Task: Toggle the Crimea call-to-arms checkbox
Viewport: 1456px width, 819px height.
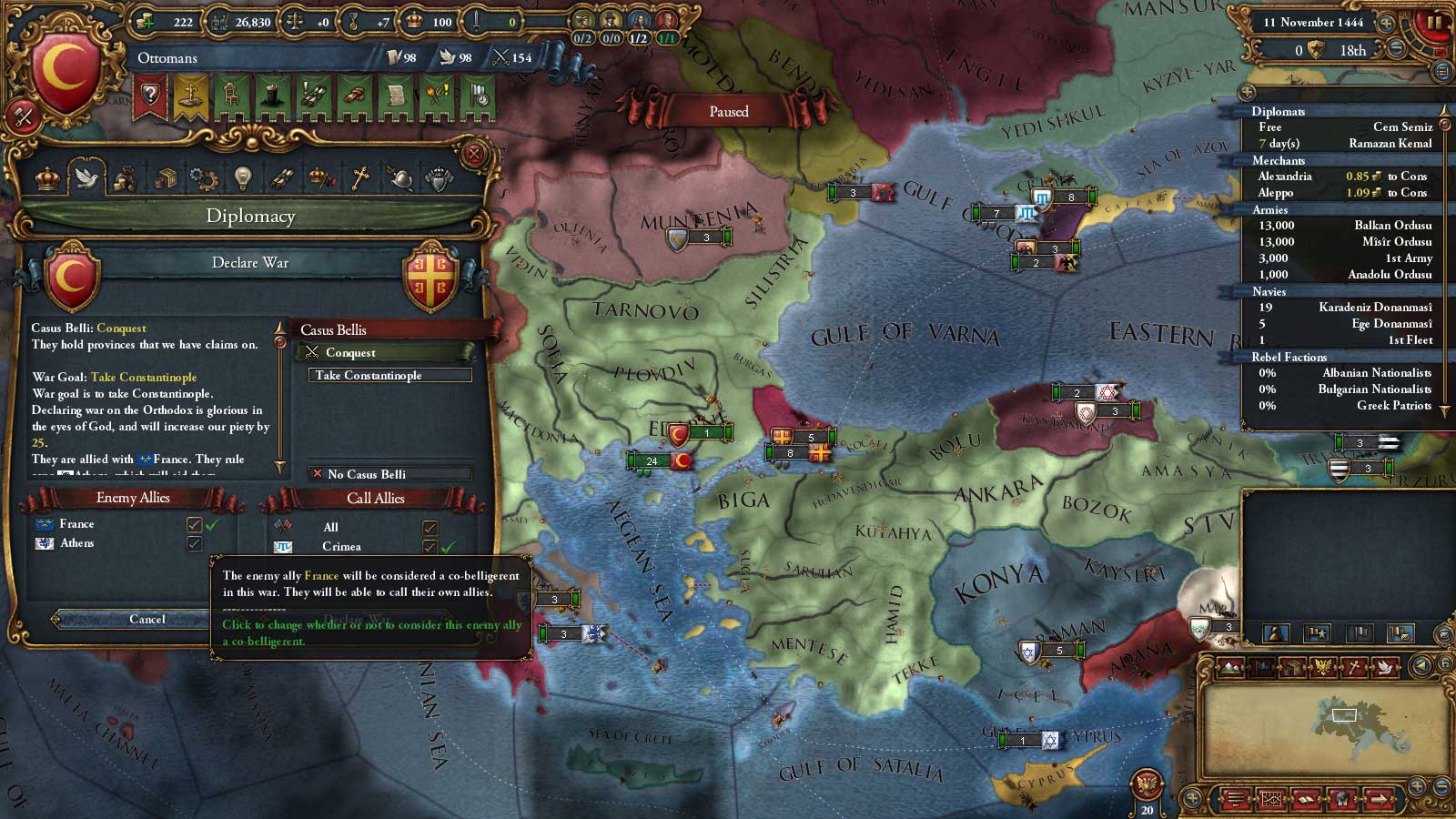Action: point(430,547)
